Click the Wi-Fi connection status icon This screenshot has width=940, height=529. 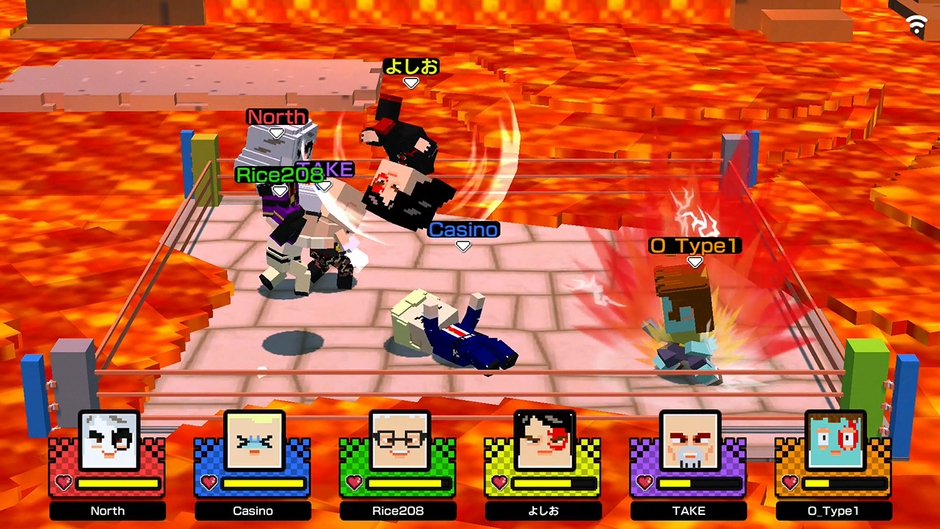[917, 25]
